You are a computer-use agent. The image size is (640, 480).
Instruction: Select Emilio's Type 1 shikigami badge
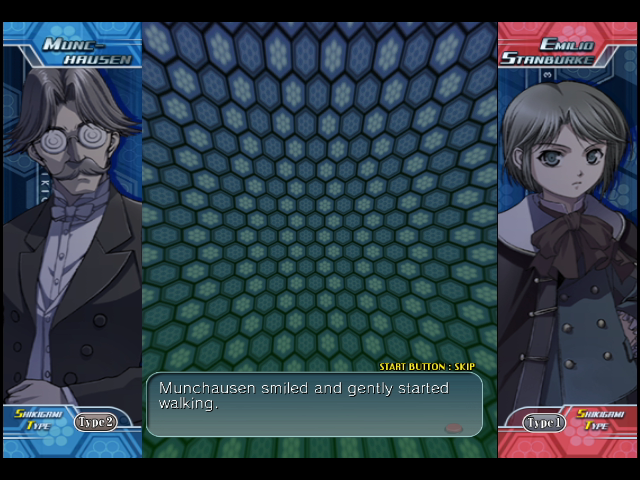pyautogui.click(x=544, y=423)
